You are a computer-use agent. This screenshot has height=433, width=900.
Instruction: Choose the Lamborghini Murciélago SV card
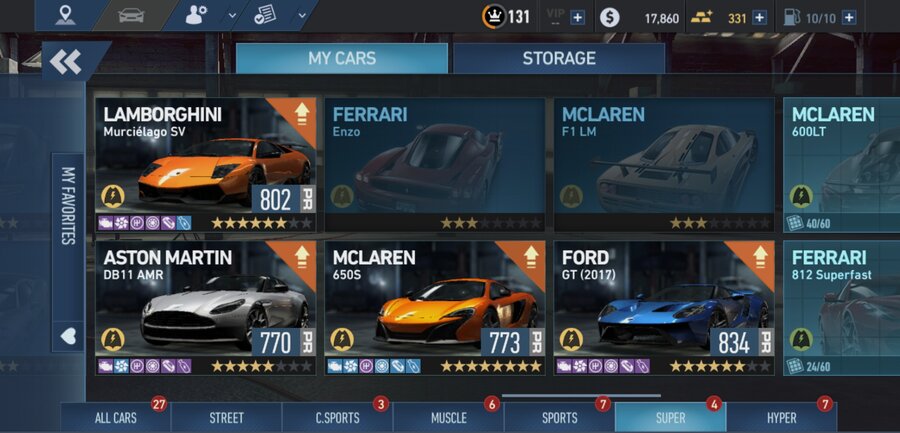click(206, 164)
